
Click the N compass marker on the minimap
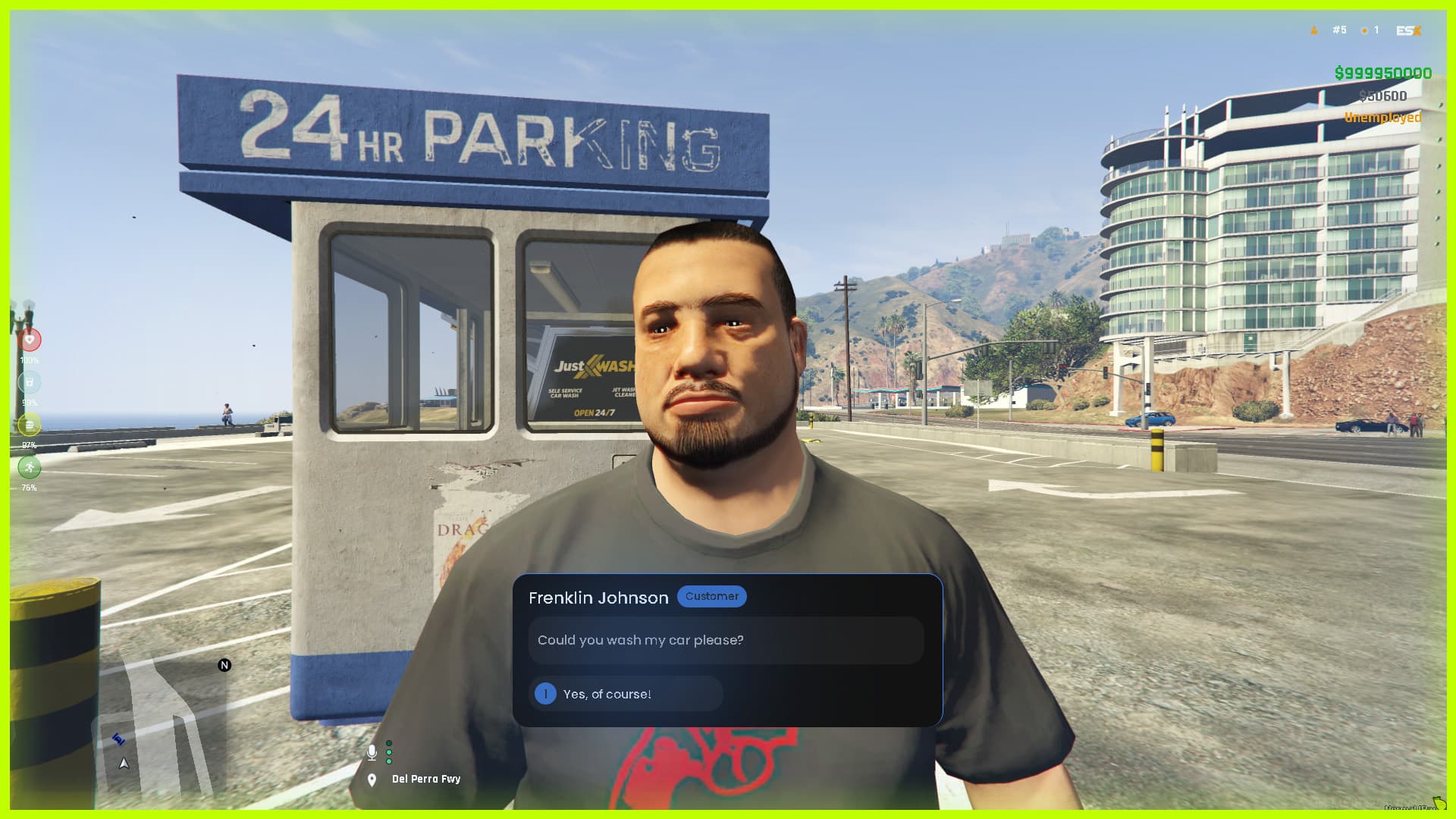(x=224, y=665)
